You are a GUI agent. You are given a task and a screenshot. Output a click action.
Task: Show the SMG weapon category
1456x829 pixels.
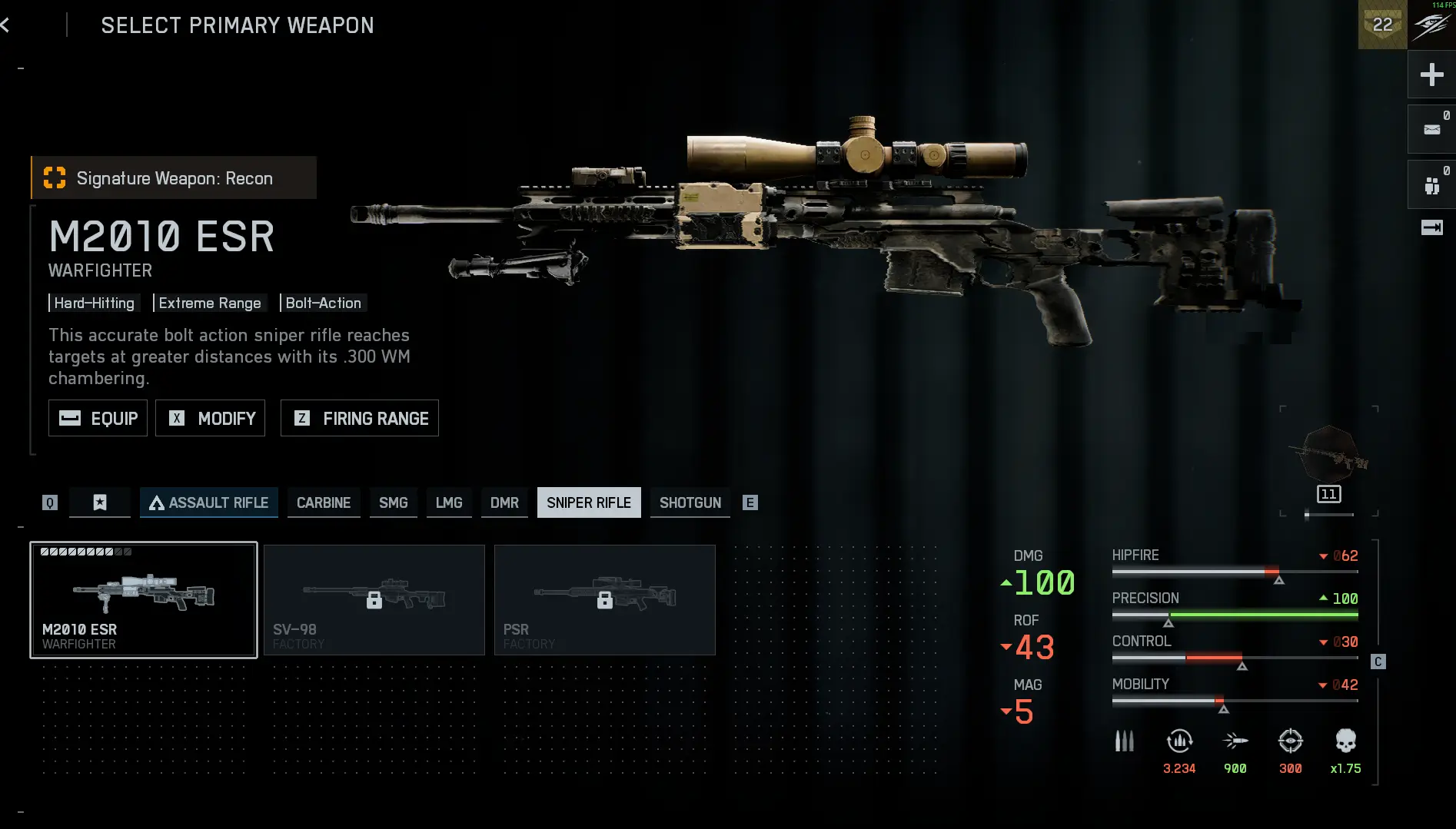pyautogui.click(x=393, y=503)
